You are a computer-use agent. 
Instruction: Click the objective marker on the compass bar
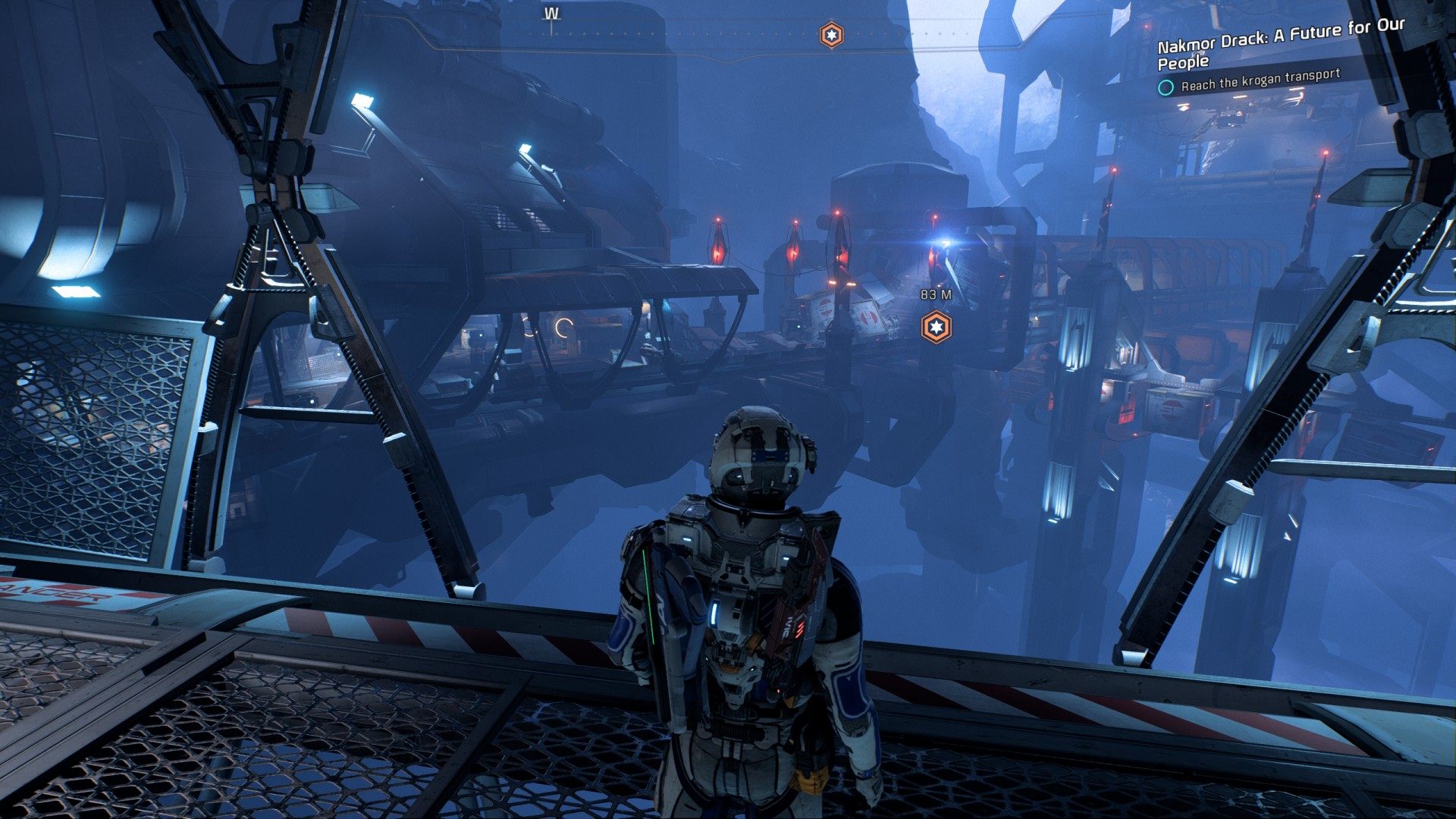(831, 35)
